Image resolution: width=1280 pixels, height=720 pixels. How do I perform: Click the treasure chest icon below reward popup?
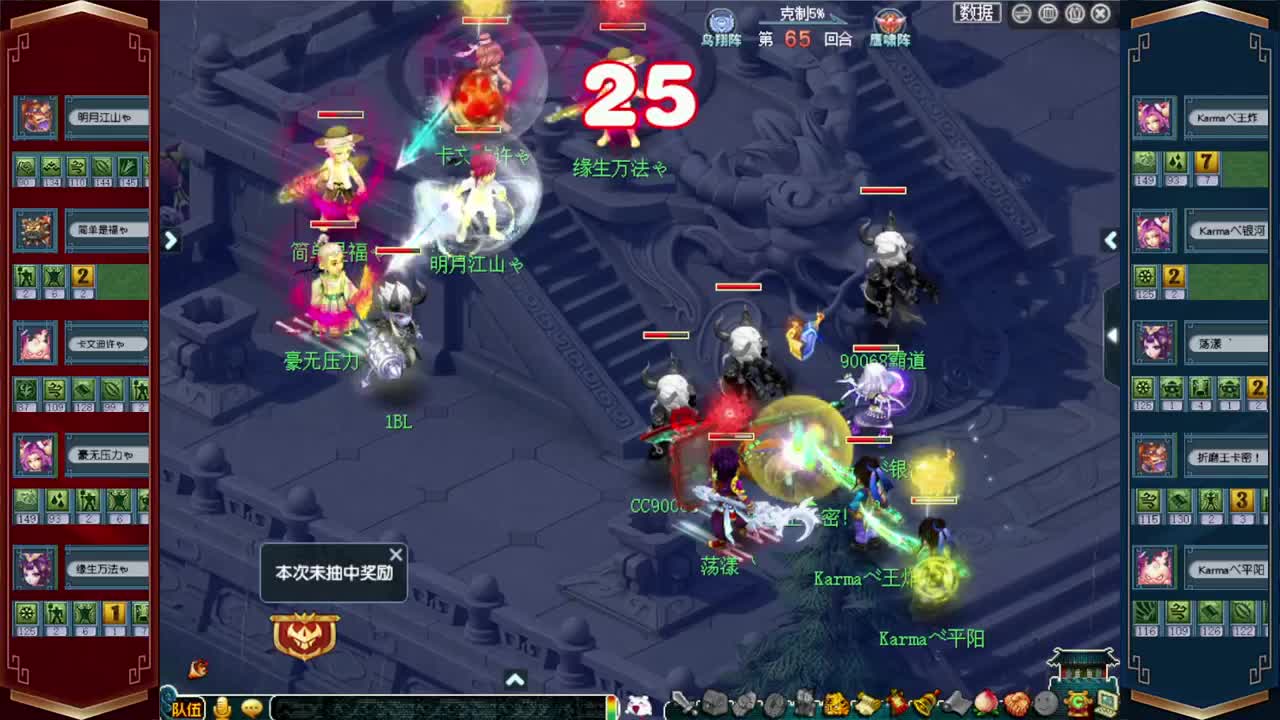pos(305,636)
